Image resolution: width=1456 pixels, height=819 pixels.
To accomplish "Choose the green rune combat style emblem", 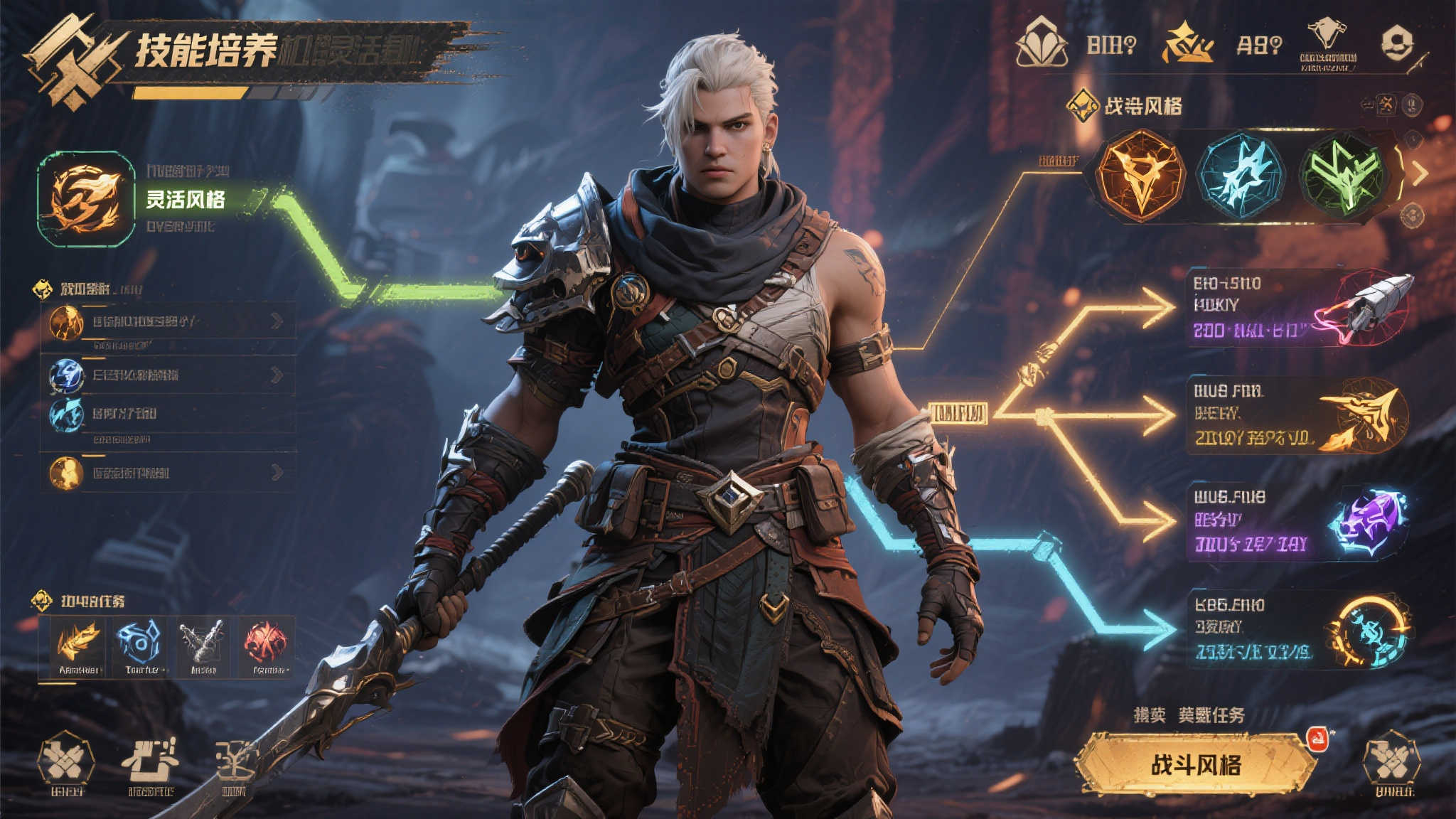I will pos(1342,175).
